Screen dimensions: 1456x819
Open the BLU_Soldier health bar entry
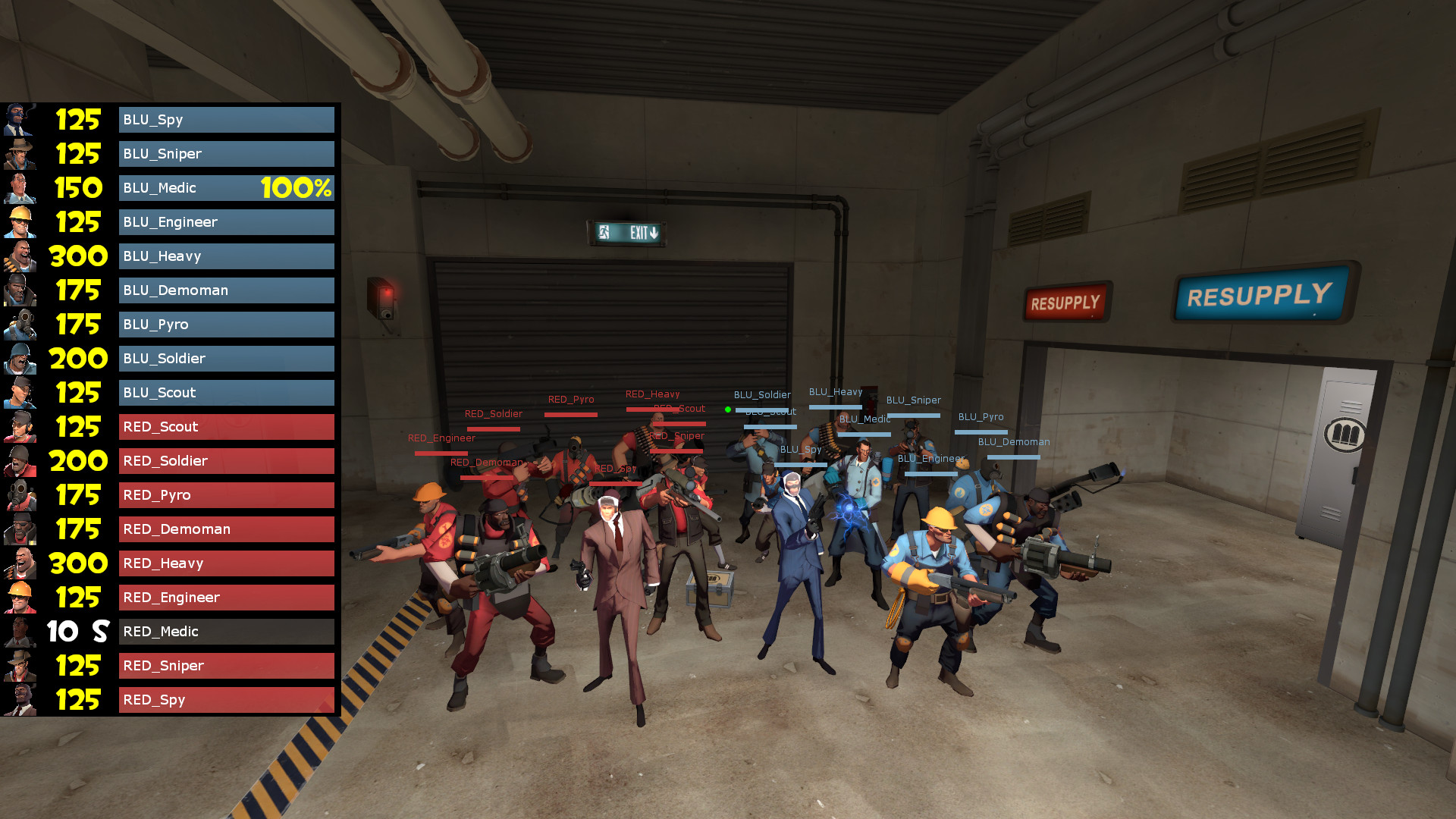point(226,358)
